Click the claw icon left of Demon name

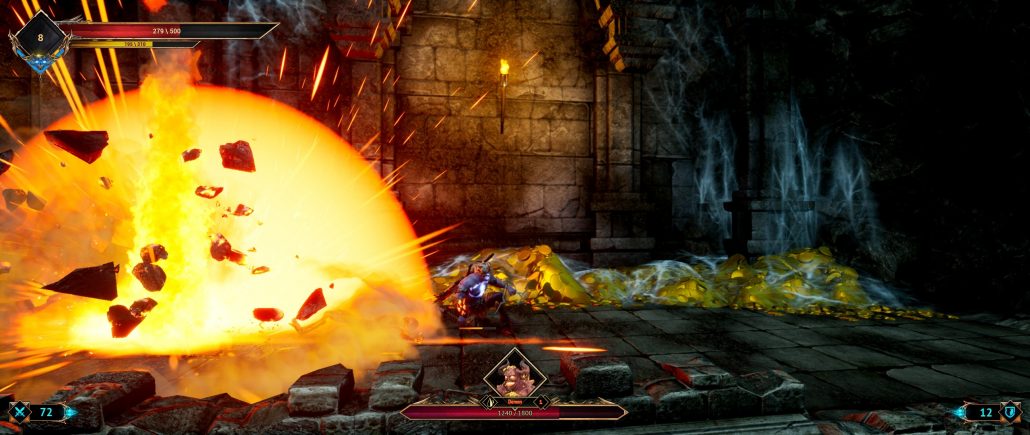coord(489,402)
